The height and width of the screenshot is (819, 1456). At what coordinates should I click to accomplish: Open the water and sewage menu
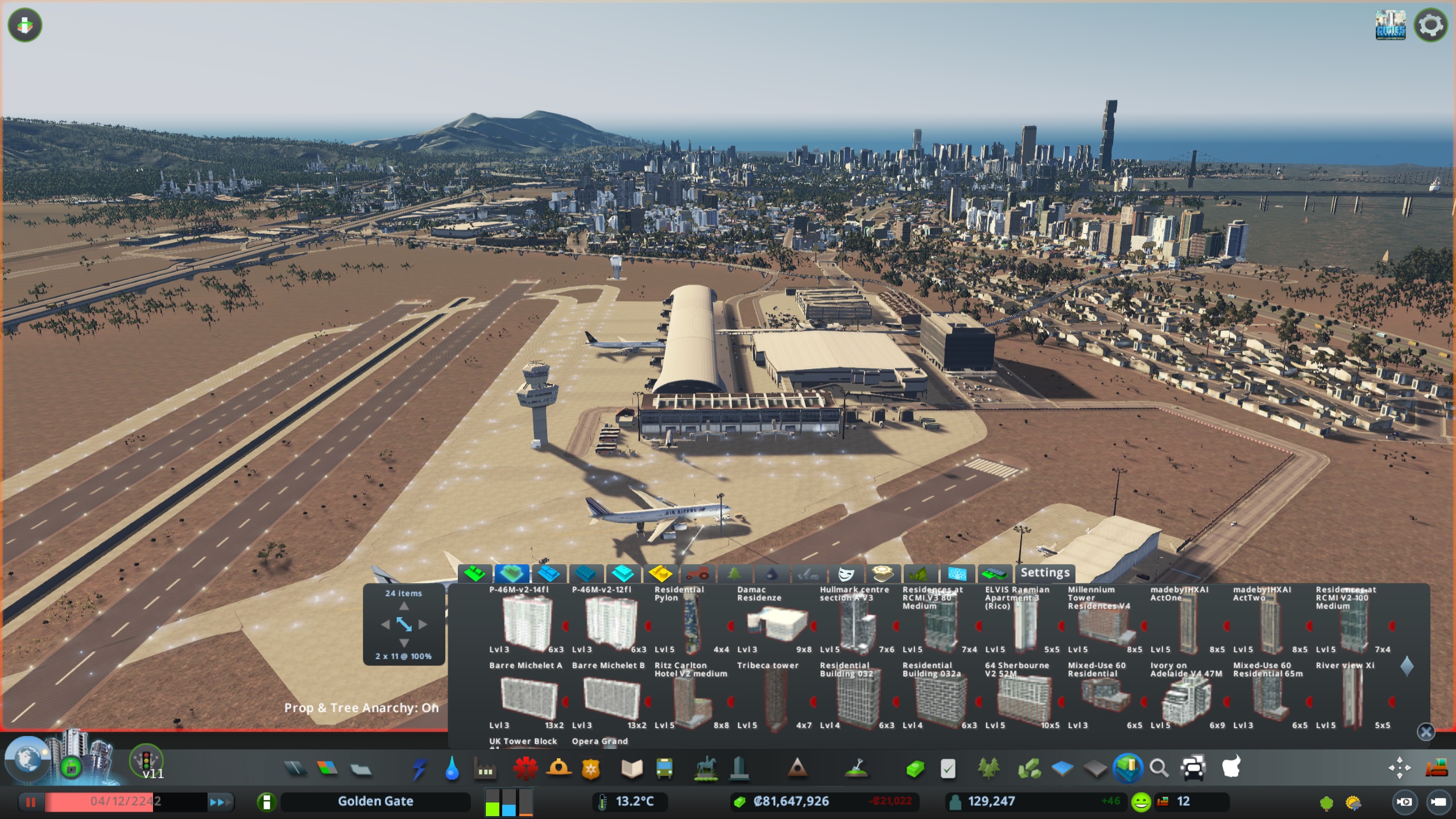click(452, 769)
